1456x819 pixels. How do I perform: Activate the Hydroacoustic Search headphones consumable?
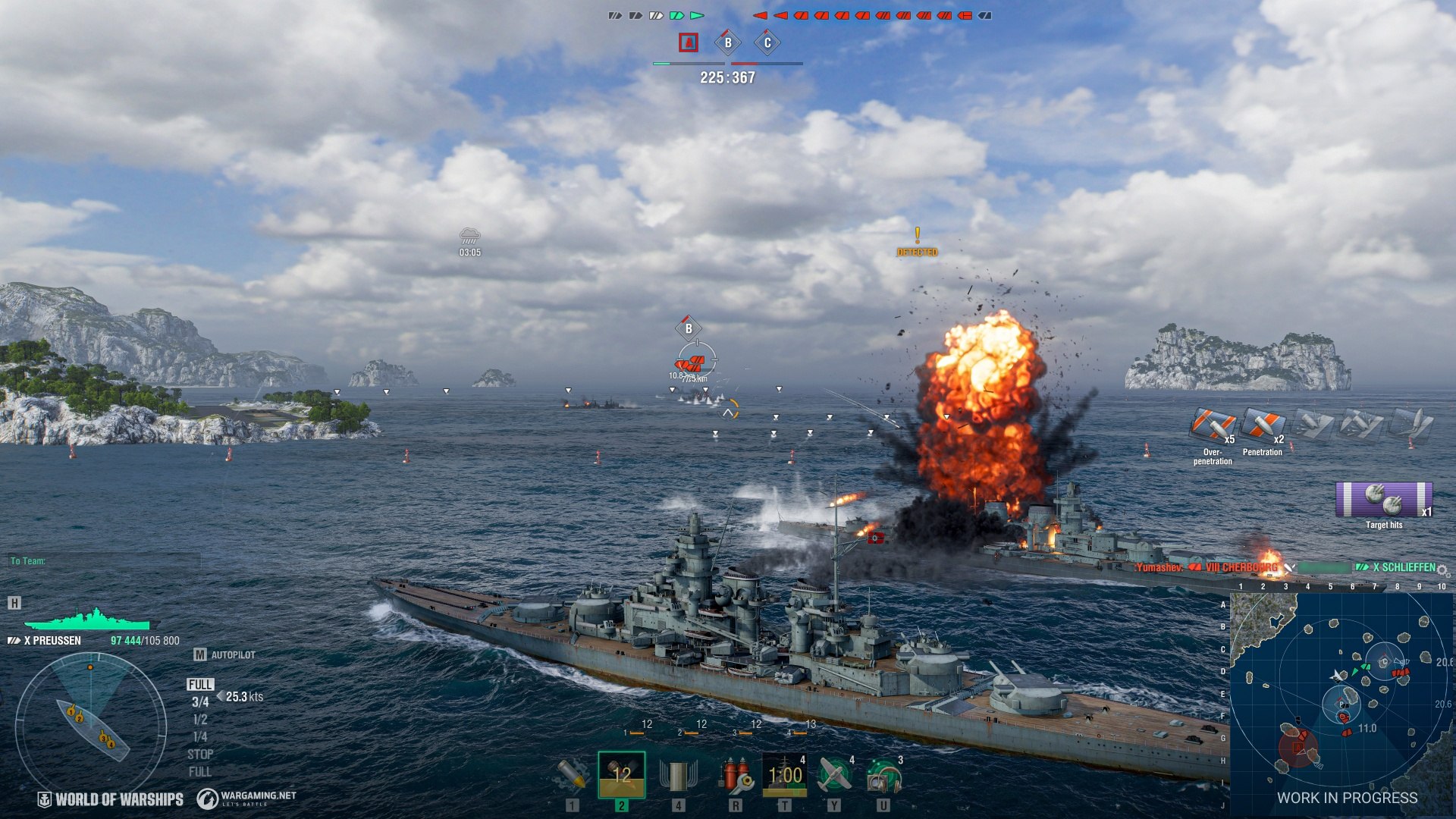tap(883, 775)
